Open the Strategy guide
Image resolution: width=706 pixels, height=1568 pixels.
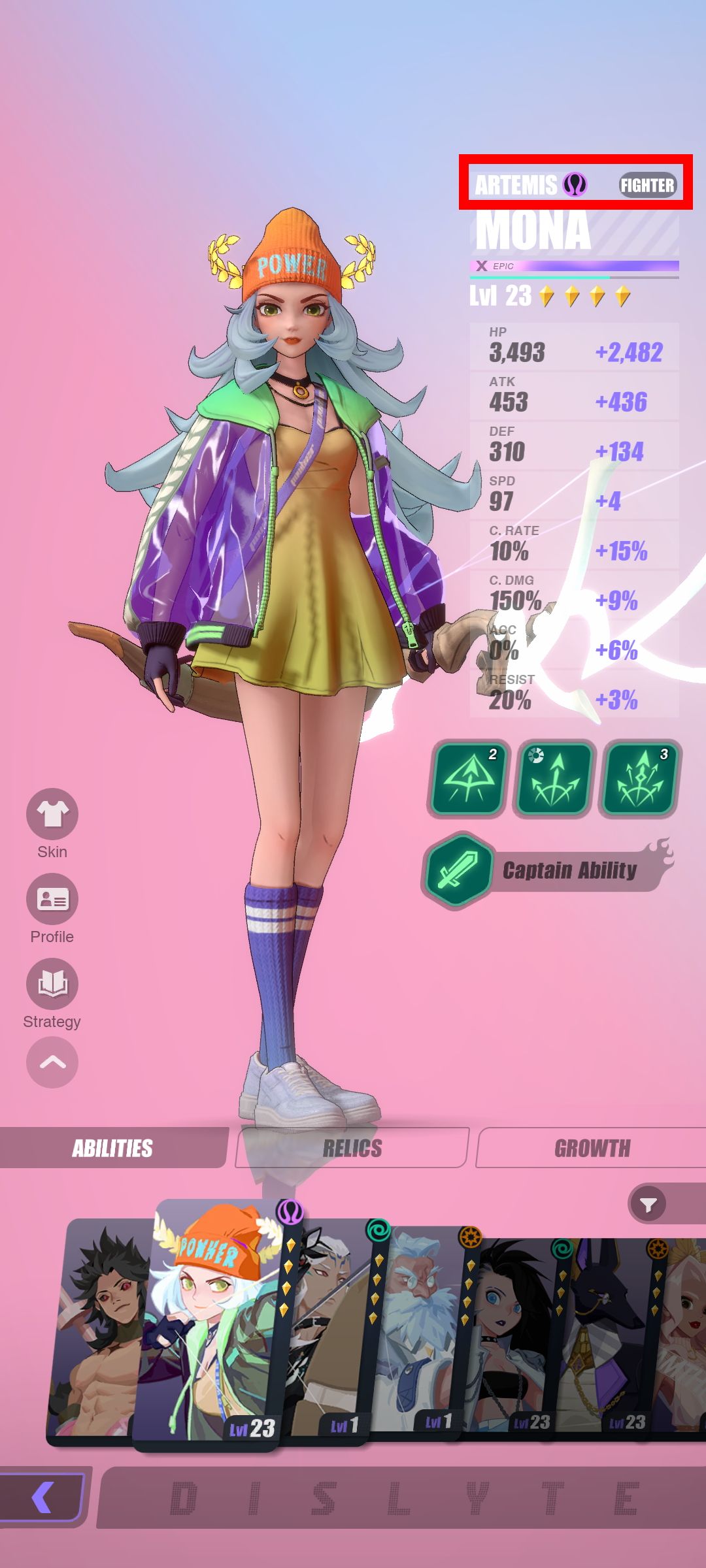pyautogui.click(x=52, y=984)
